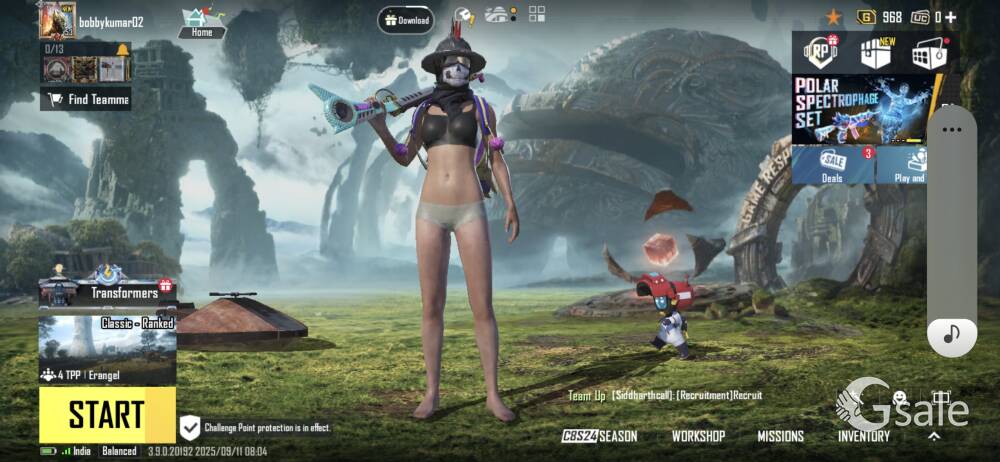This screenshot has width=1000, height=462.
Task: Start the match with the yellow START button
Action: 107,414
